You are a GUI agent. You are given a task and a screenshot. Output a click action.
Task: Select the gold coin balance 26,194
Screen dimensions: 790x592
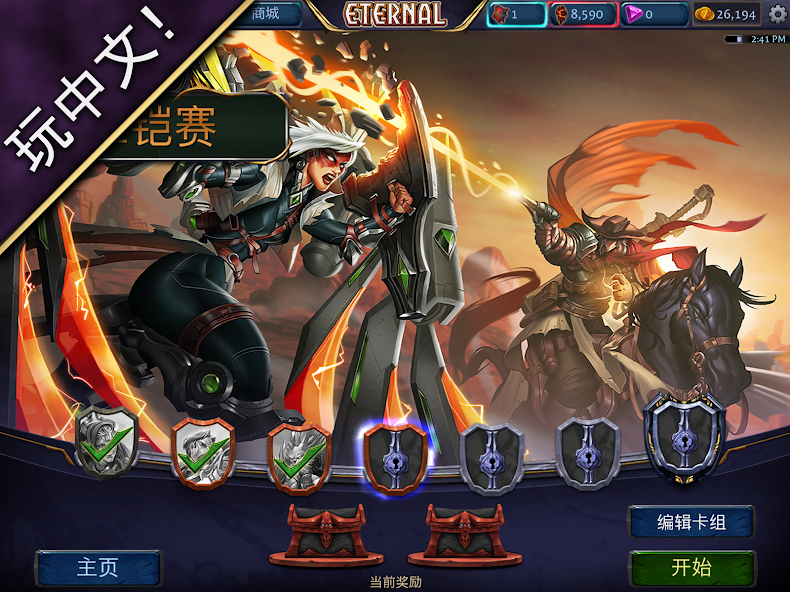(727, 14)
